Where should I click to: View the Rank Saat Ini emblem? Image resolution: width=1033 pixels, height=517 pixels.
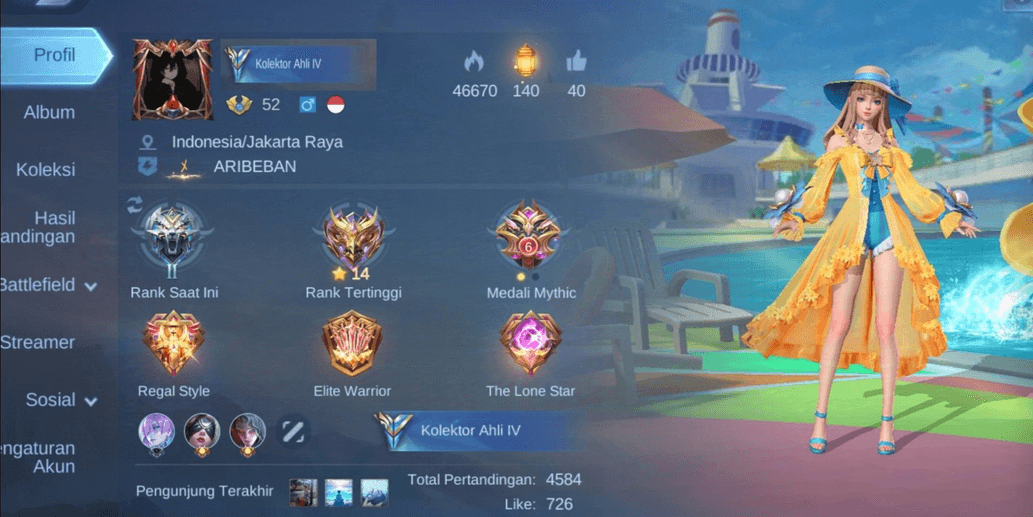coord(173,242)
